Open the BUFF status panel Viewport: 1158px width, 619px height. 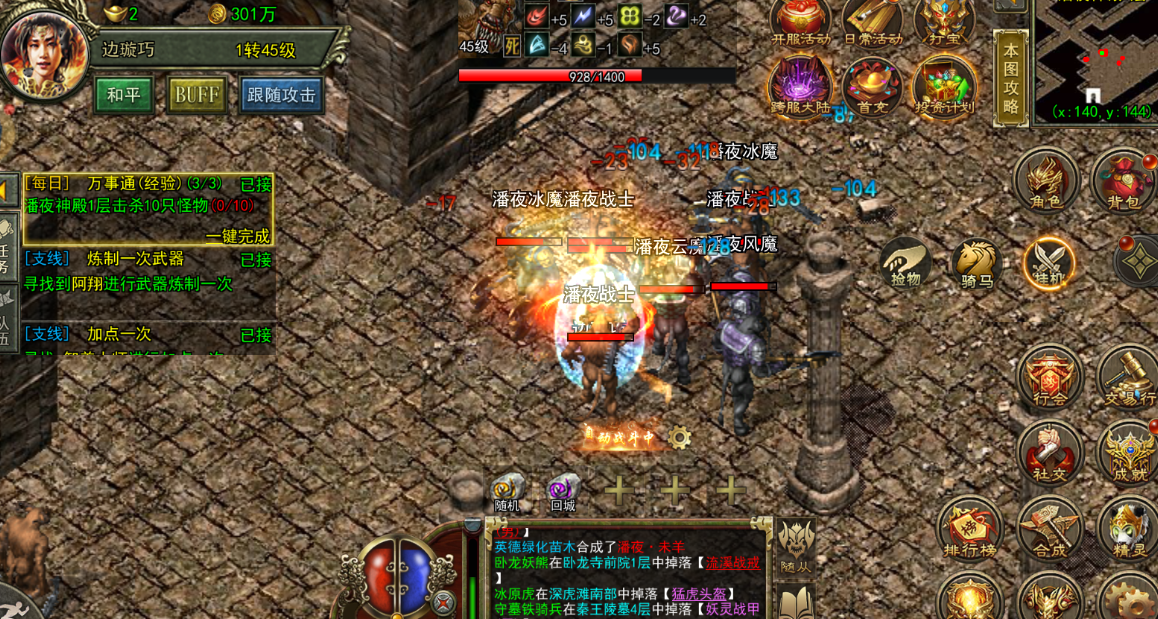(196, 95)
